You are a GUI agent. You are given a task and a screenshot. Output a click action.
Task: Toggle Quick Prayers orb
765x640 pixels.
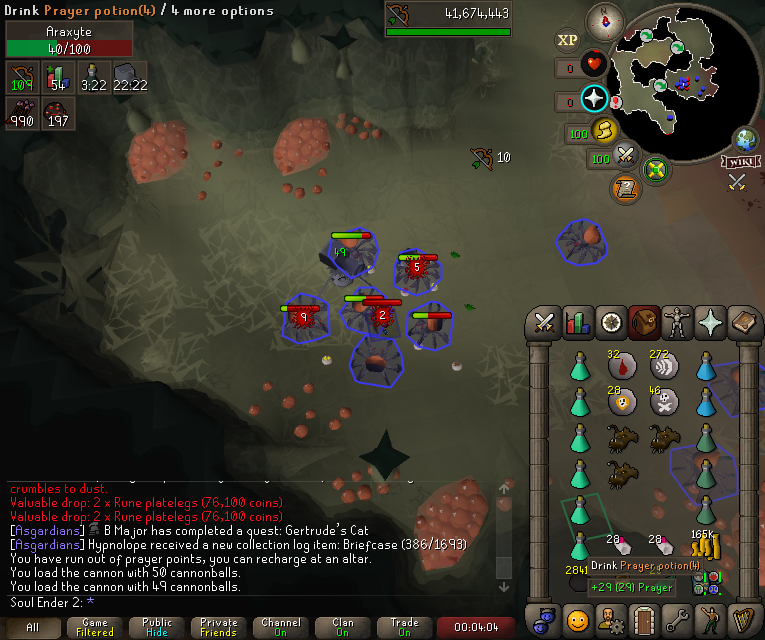[x=595, y=100]
